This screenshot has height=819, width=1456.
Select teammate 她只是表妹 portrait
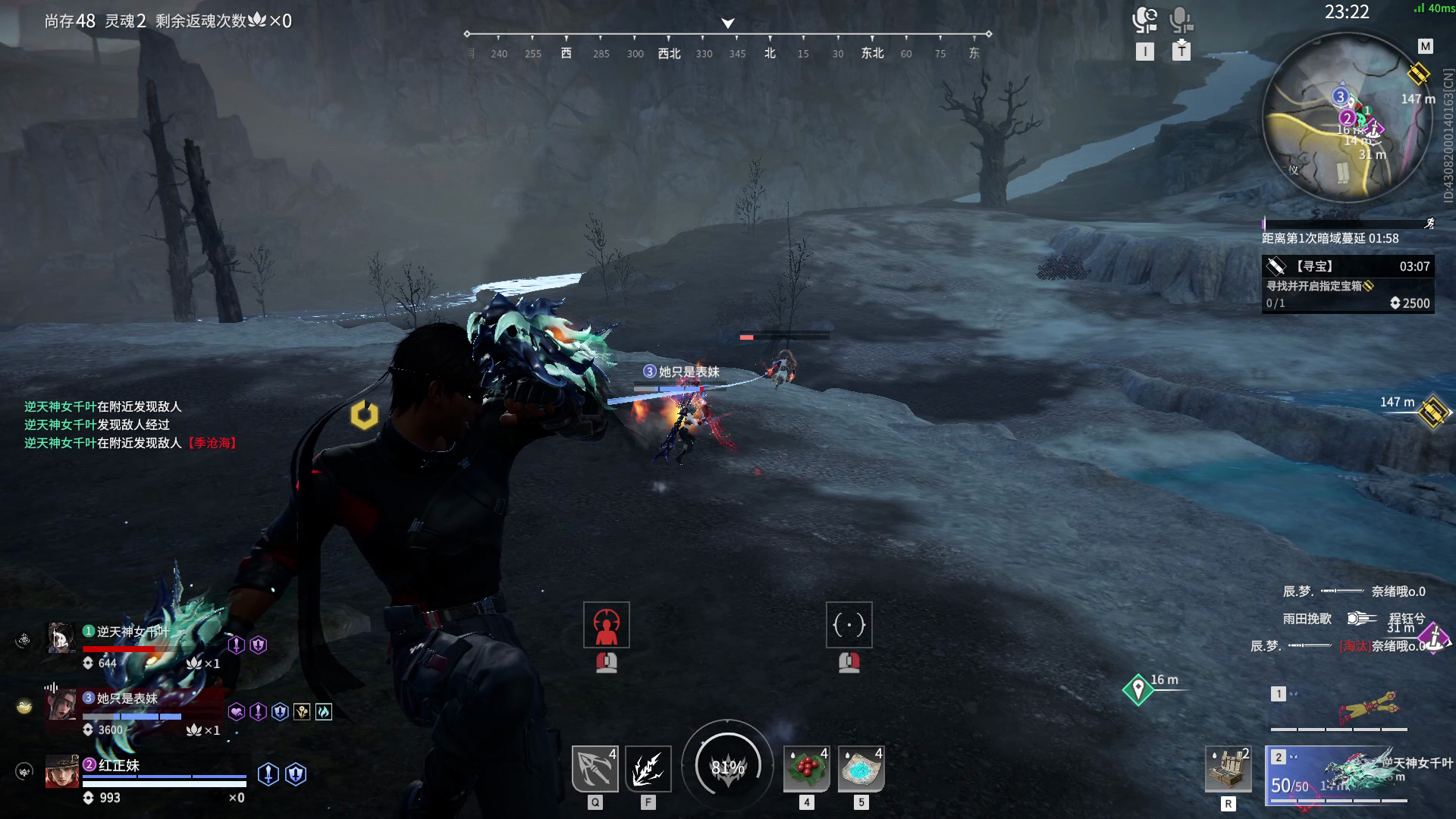coord(61,705)
